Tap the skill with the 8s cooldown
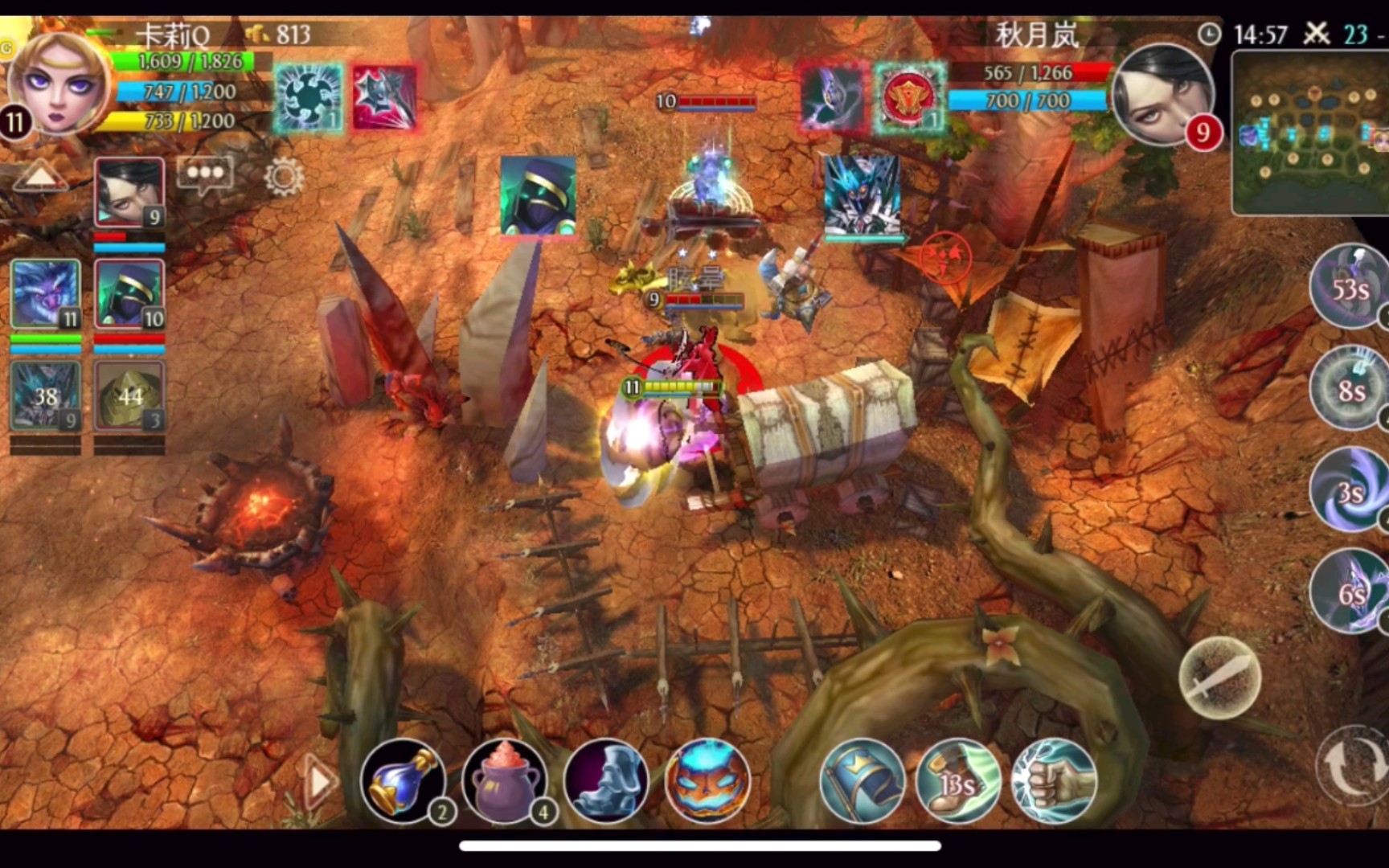 point(1350,390)
